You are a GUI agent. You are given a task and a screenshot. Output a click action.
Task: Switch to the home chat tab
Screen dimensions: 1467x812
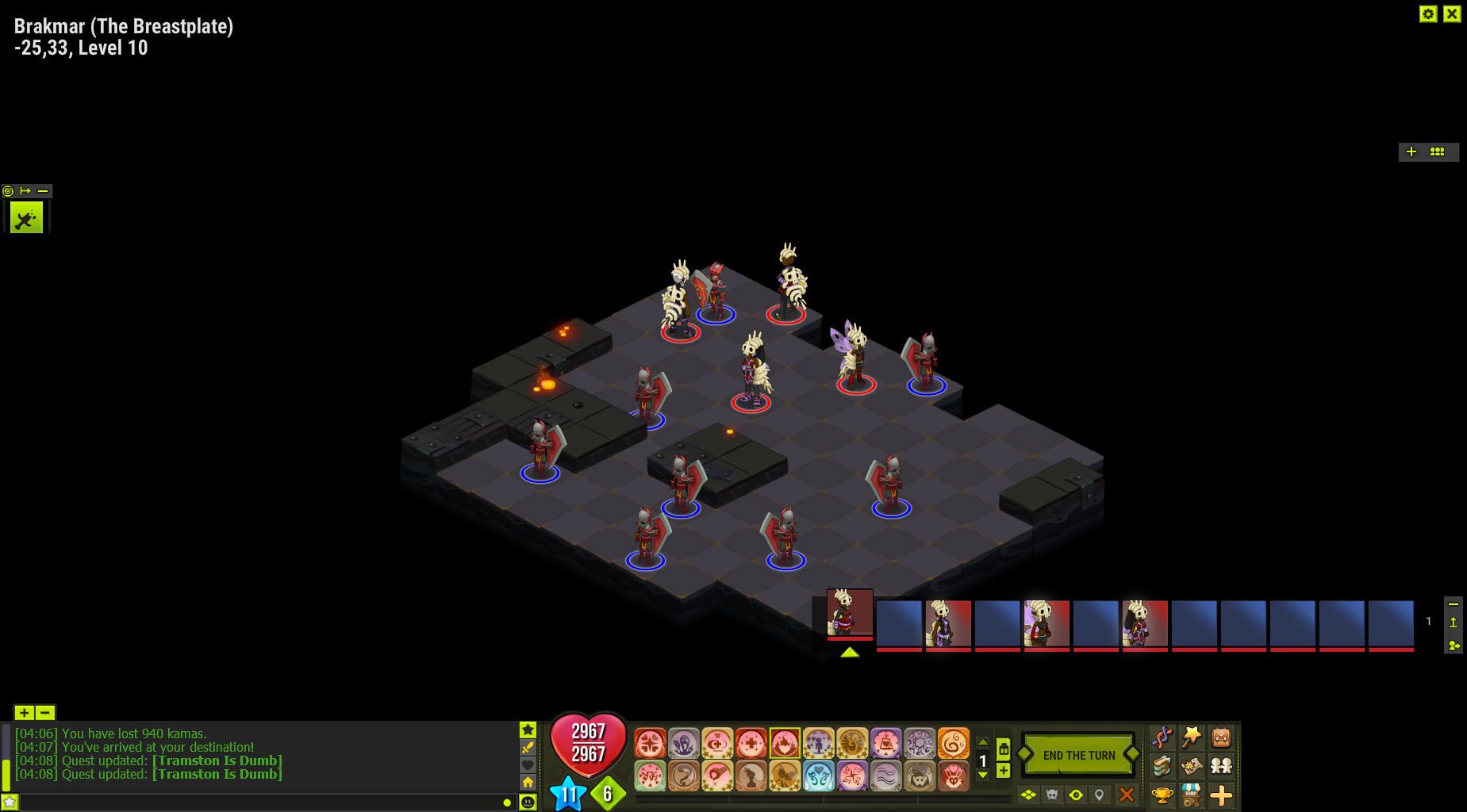(528, 782)
